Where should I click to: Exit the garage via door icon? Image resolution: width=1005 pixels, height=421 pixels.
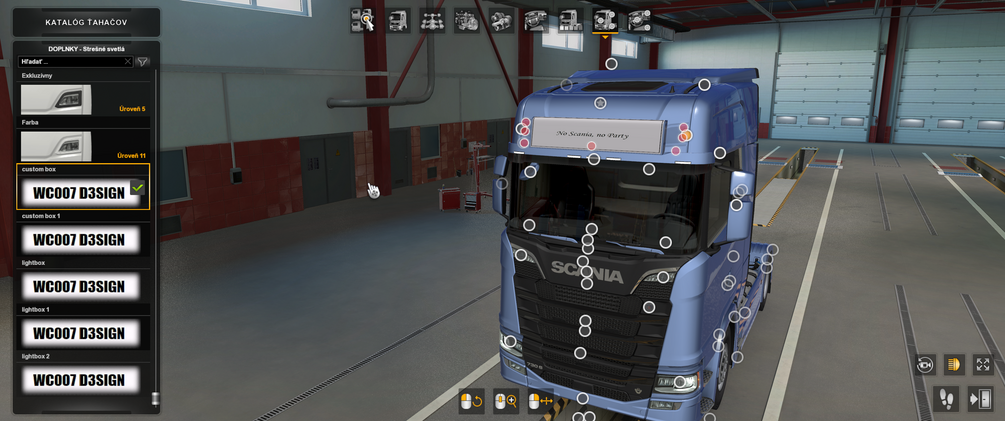(980, 399)
